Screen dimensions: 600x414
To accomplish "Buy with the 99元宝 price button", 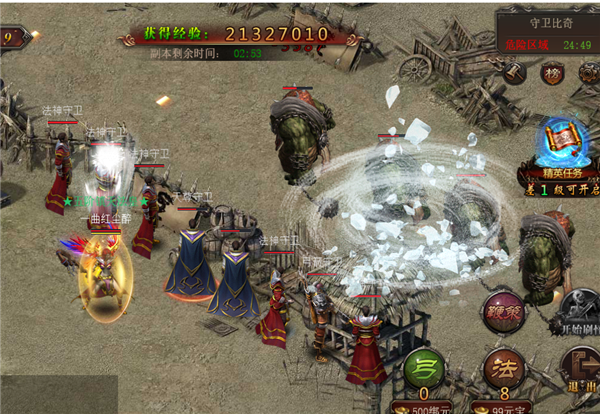I will (504, 406).
